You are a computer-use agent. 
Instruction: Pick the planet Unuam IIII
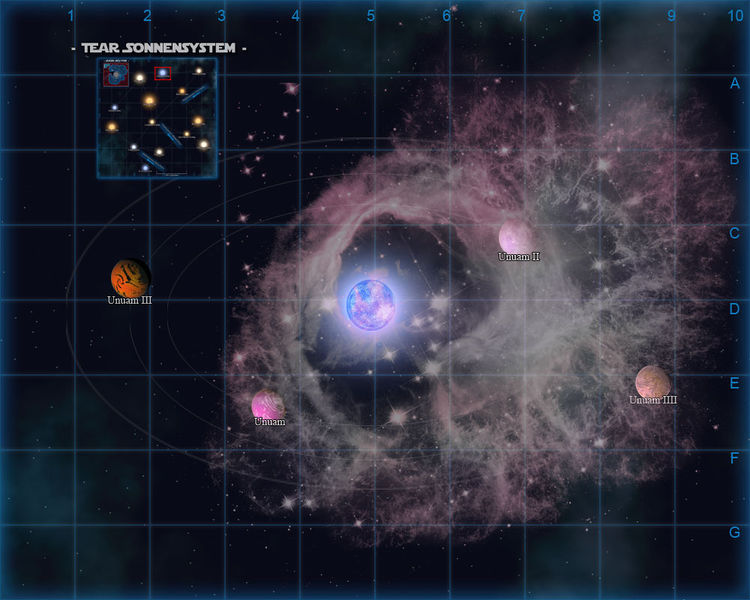click(653, 381)
